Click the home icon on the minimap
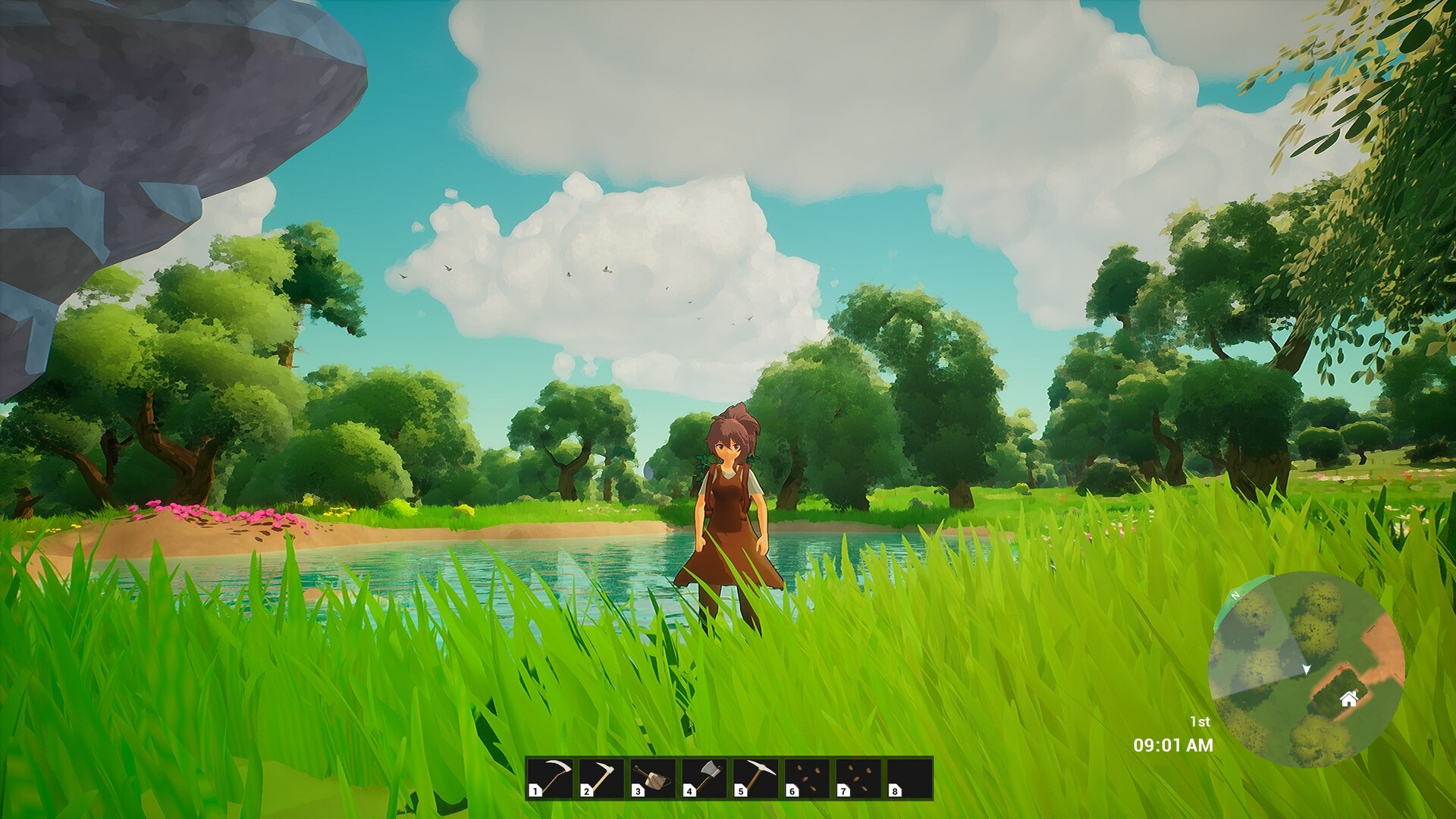This screenshot has width=1456, height=819. (x=1348, y=699)
